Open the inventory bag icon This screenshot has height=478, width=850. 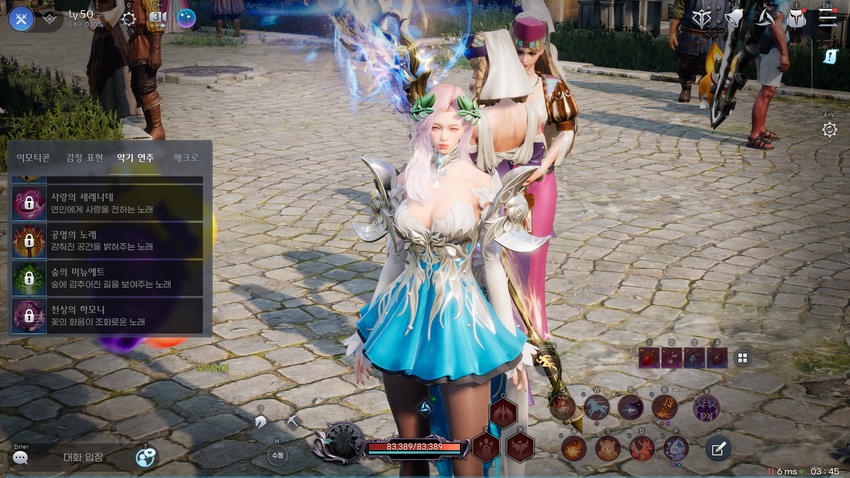tap(797, 17)
